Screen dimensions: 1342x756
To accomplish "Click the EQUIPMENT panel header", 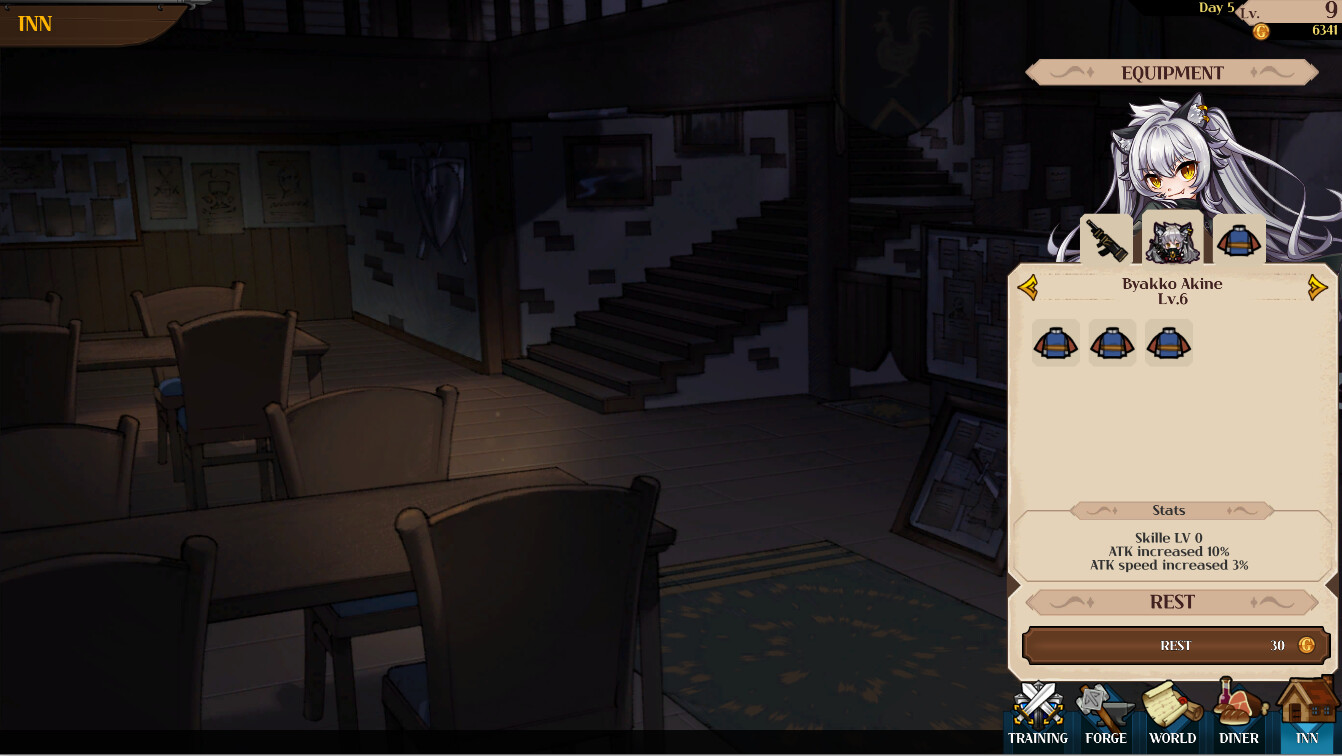I will coord(1172,72).
